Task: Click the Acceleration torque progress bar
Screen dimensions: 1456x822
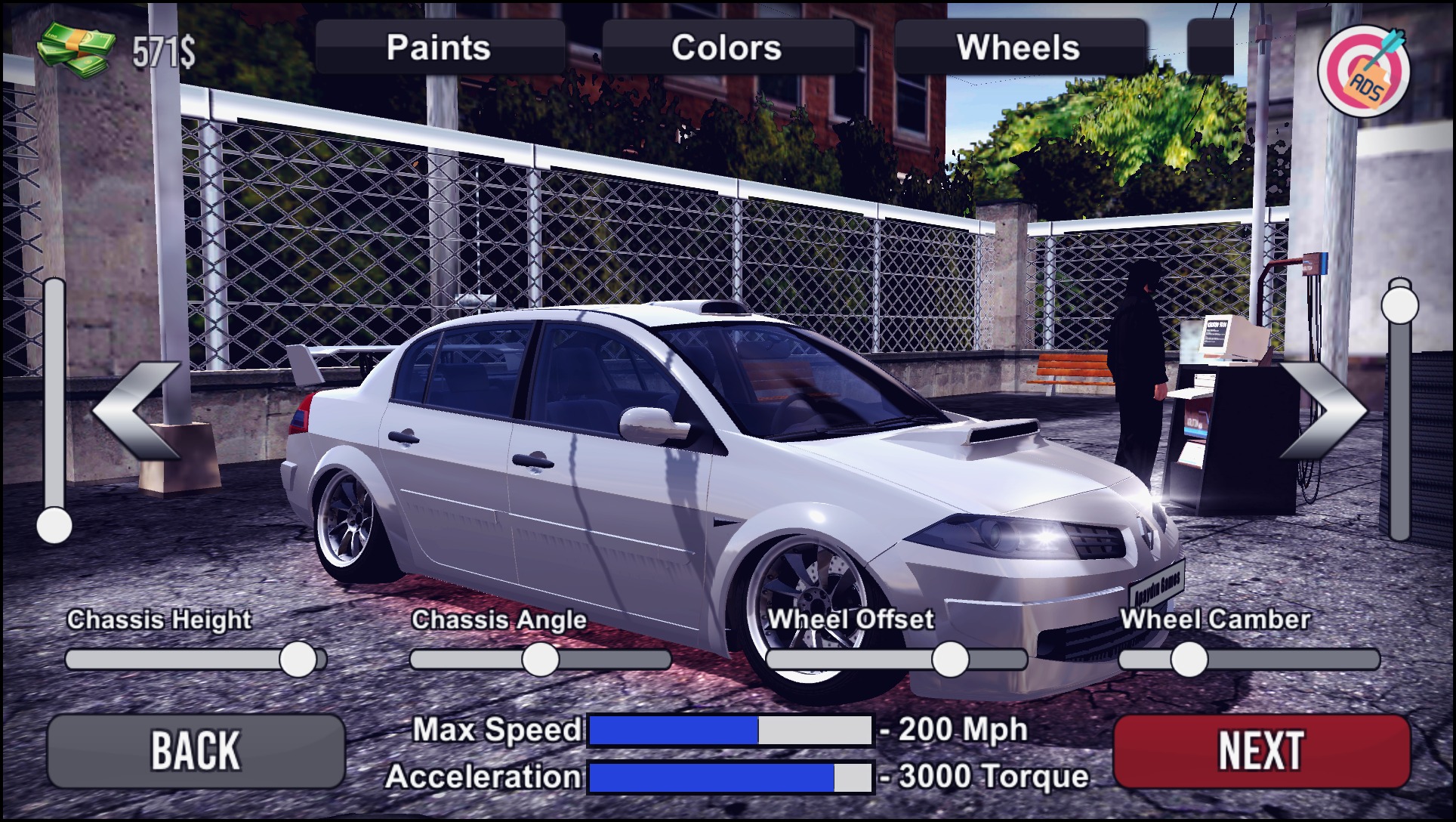Action: 729,775
